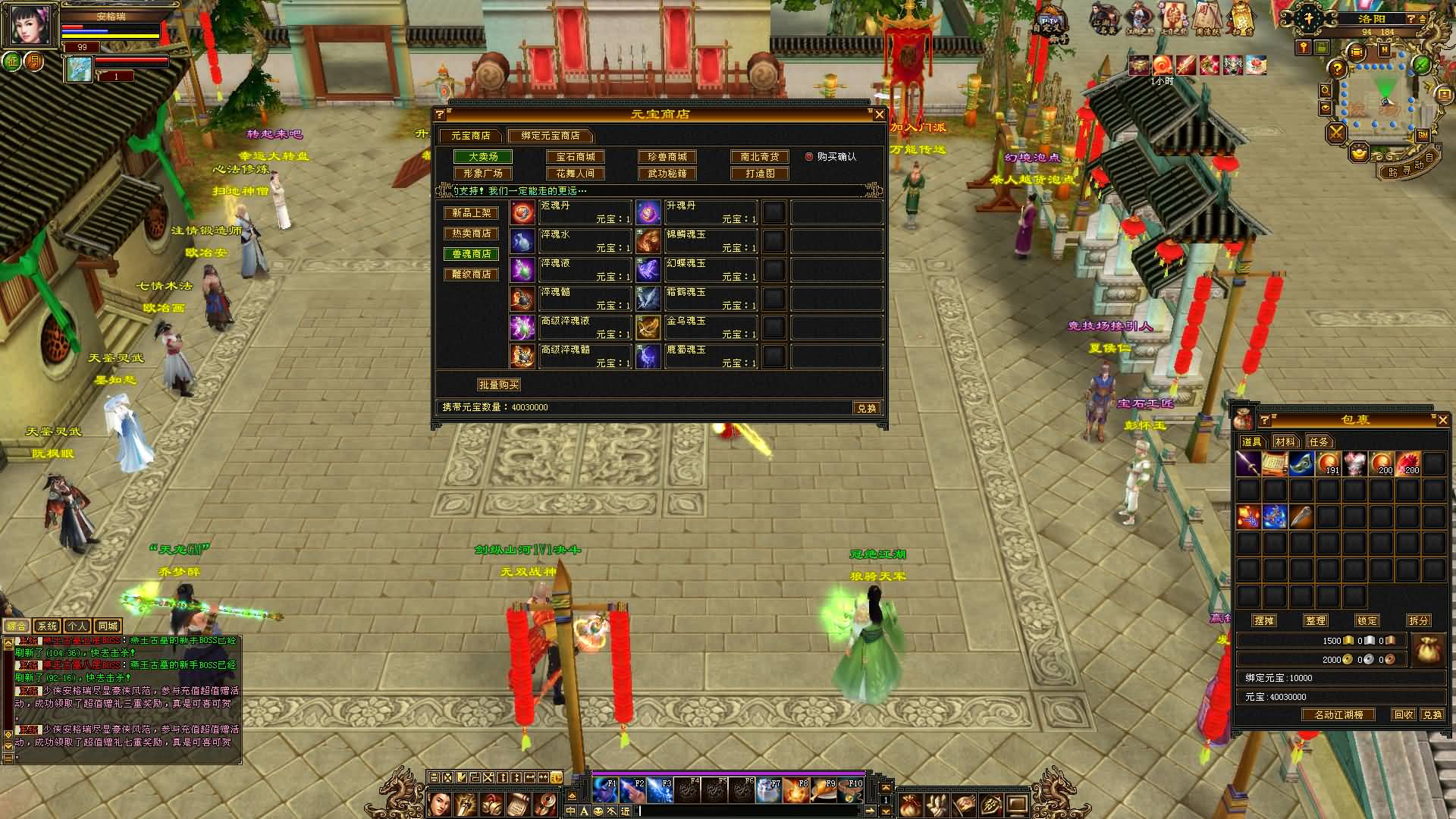Click the 整理 sort button in bag

1316,620
